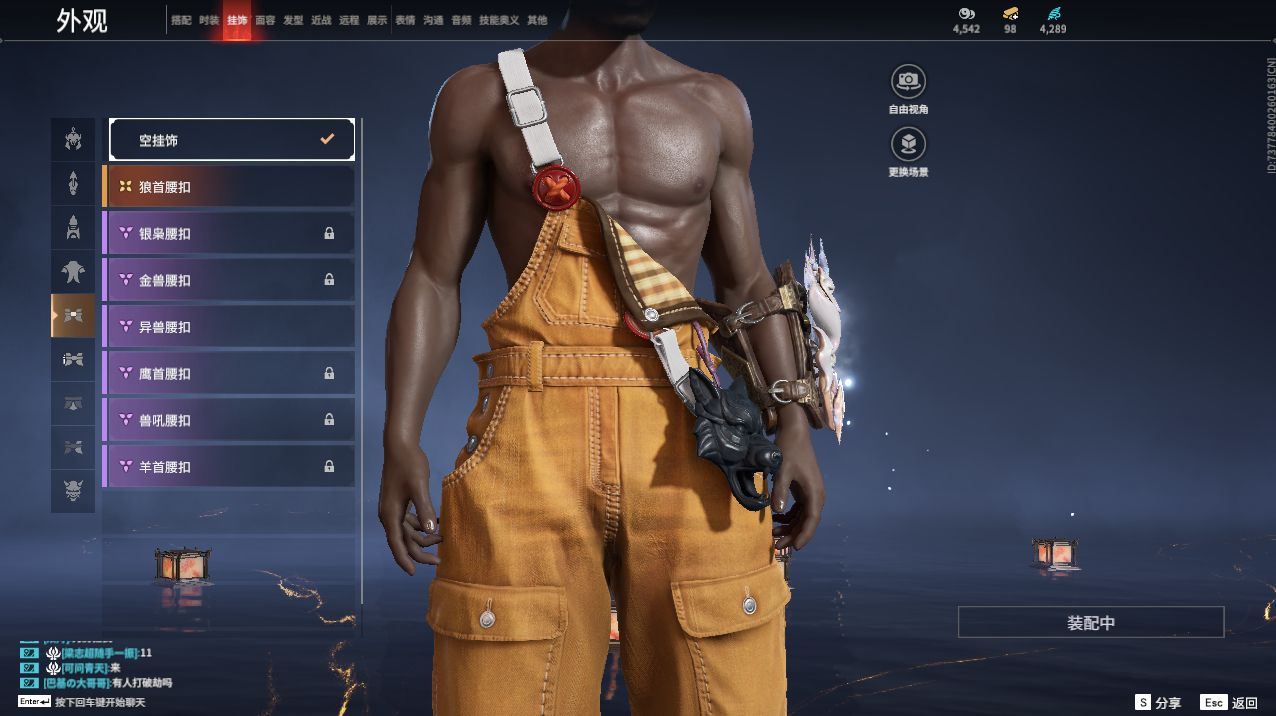Select the 空挂饰 (no accessory) option
1276x716 pixels.
tap(231, 140)
